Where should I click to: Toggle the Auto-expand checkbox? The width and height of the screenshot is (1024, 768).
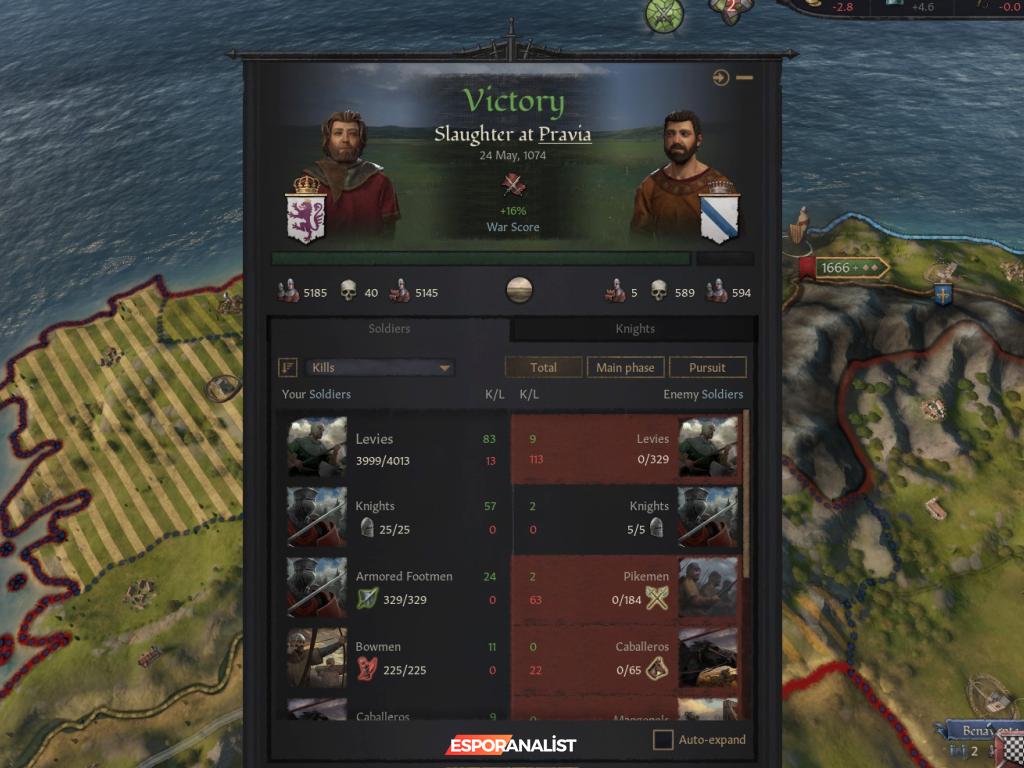click(x=663, y=740)
